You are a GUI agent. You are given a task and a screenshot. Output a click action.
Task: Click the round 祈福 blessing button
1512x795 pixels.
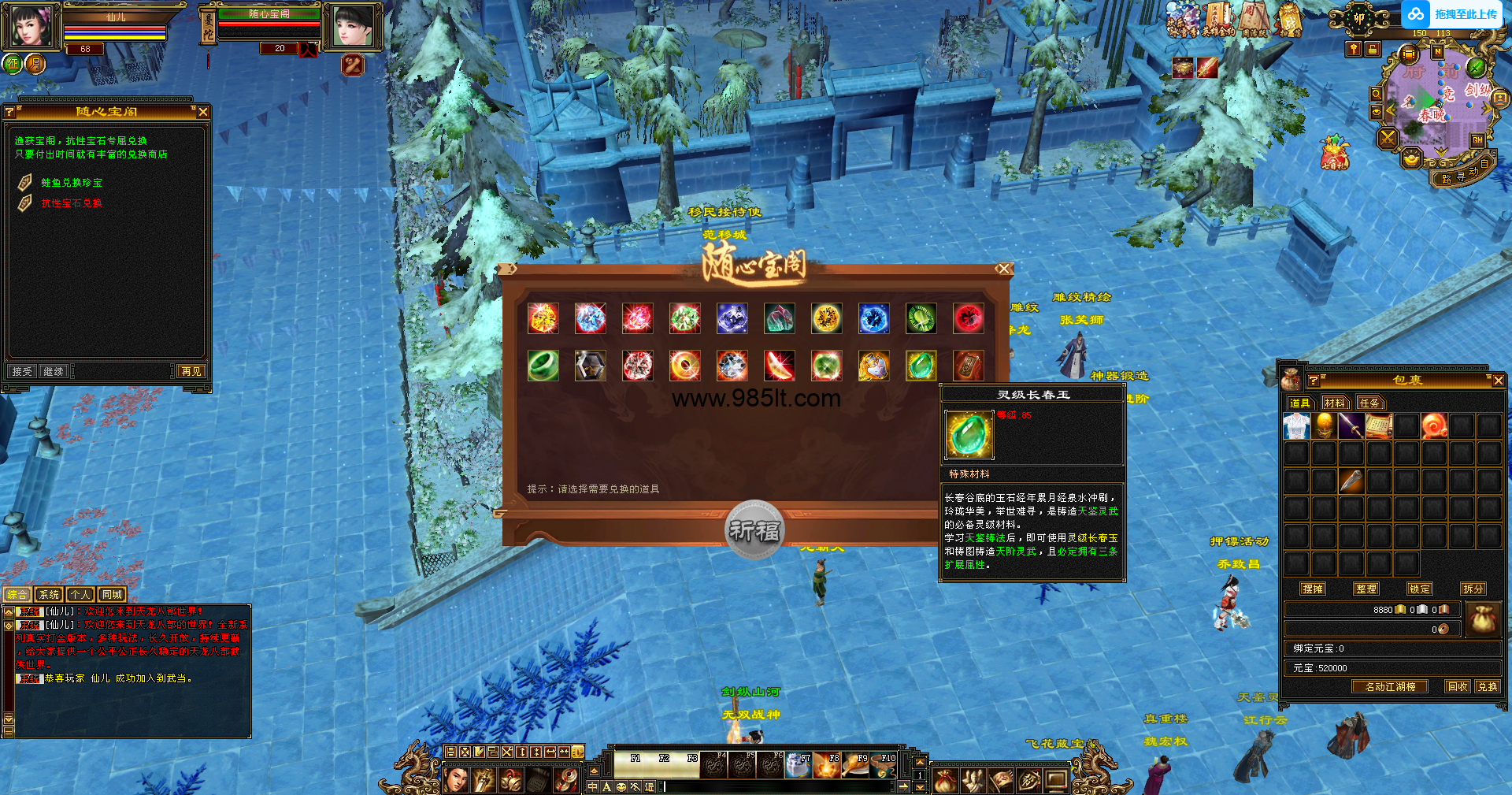tap(754, 530)
